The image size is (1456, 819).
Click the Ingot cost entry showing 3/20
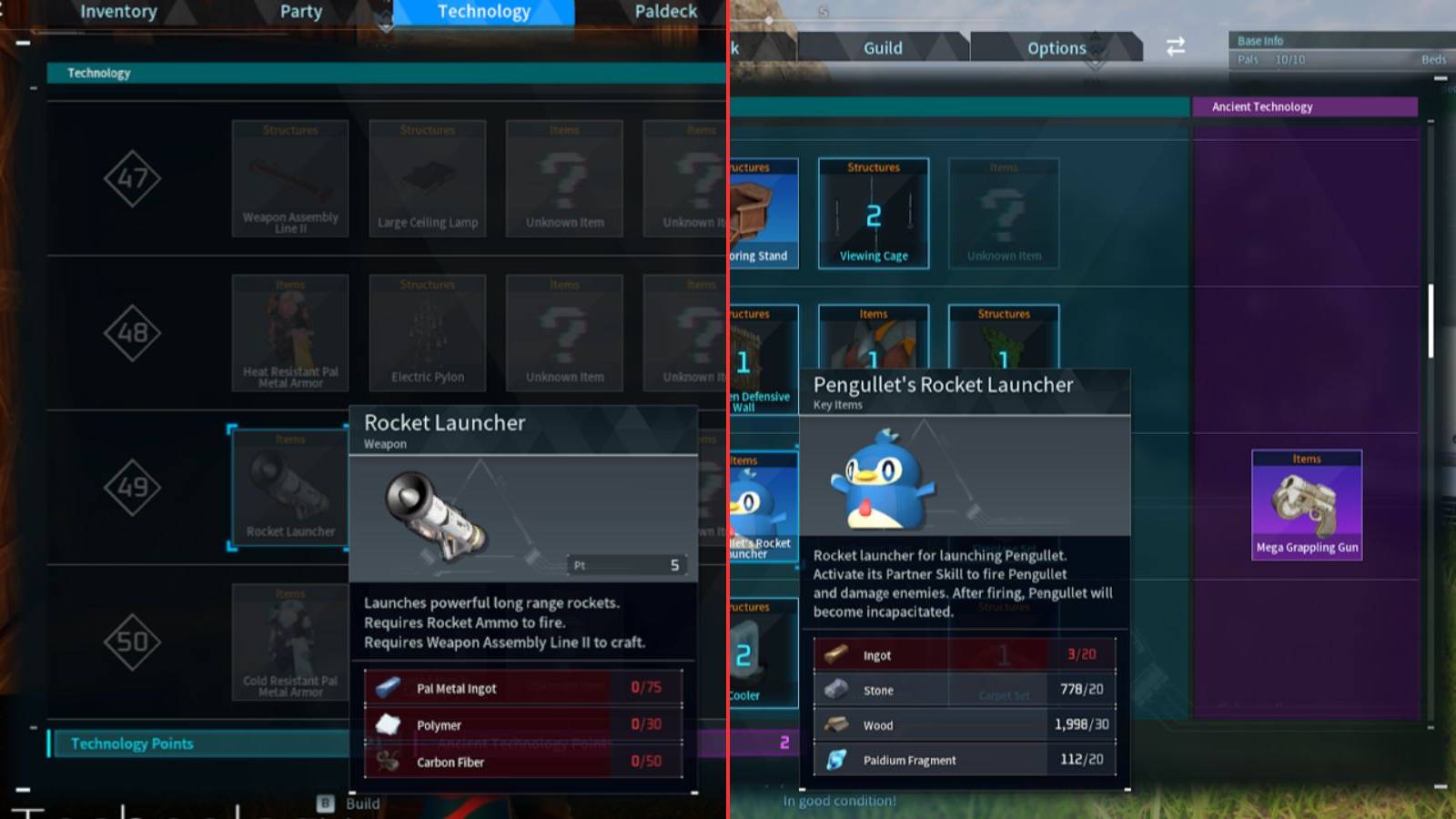[x=965, y=654]
